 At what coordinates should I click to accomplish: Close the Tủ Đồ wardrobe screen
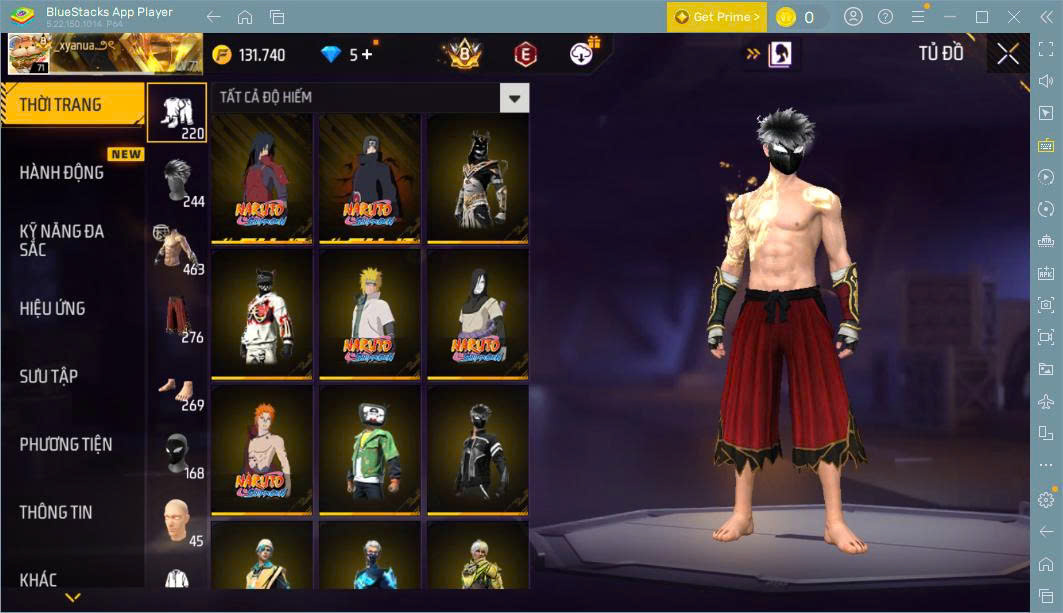(x=1008, y=54)
